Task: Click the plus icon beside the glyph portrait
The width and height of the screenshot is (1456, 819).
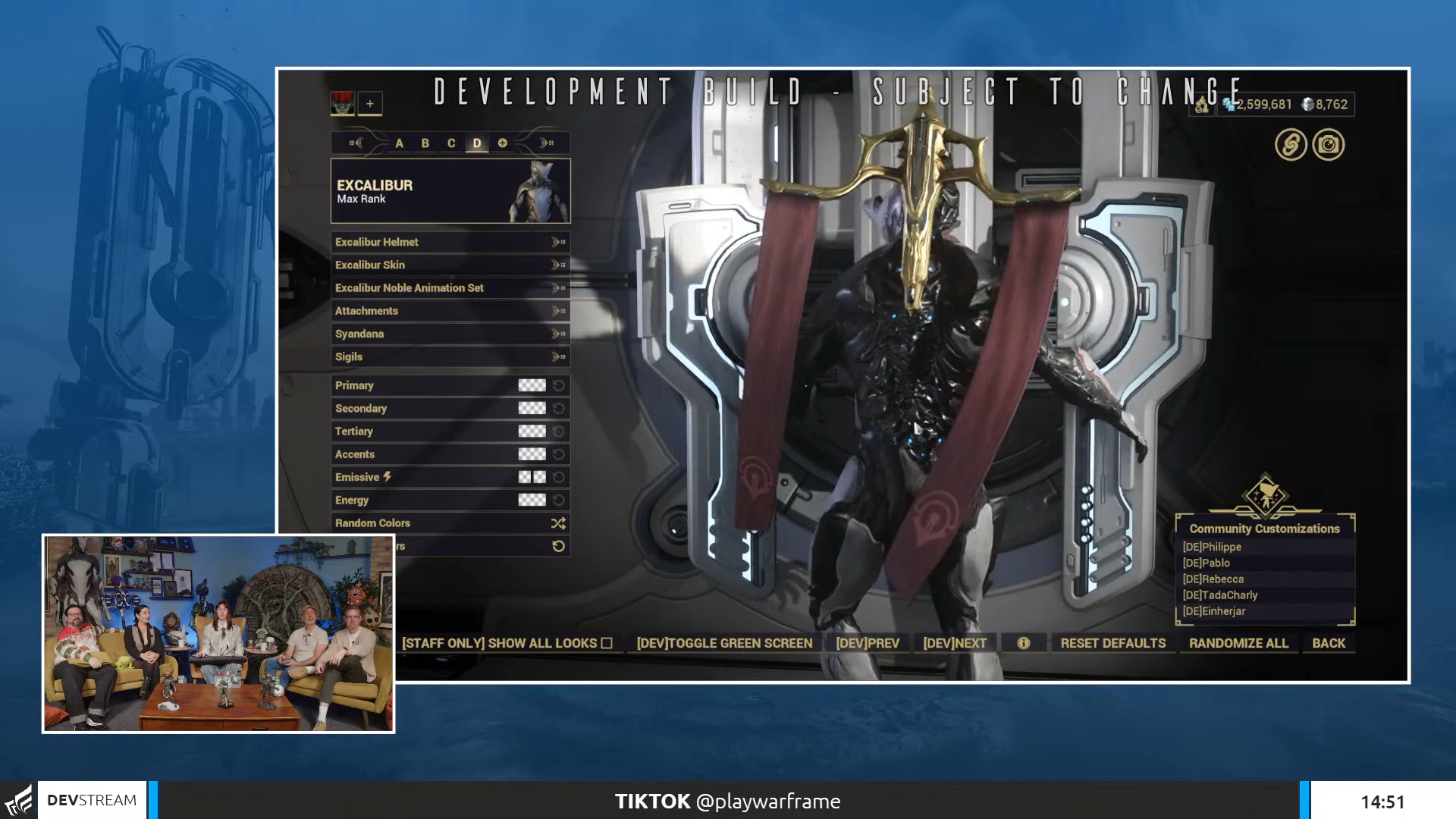Action: point(369,103)
